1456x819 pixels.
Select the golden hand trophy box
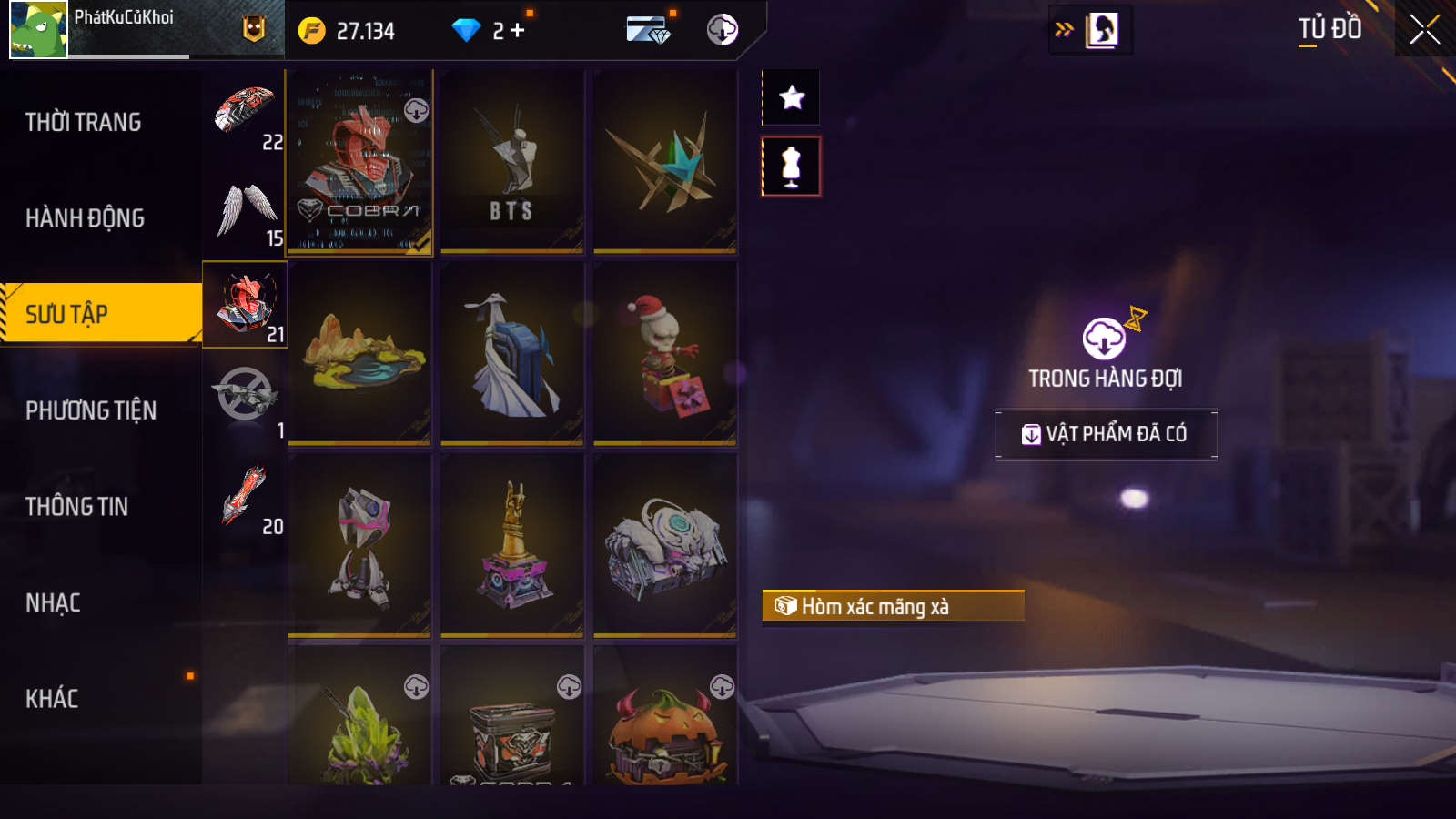[511, 544]
